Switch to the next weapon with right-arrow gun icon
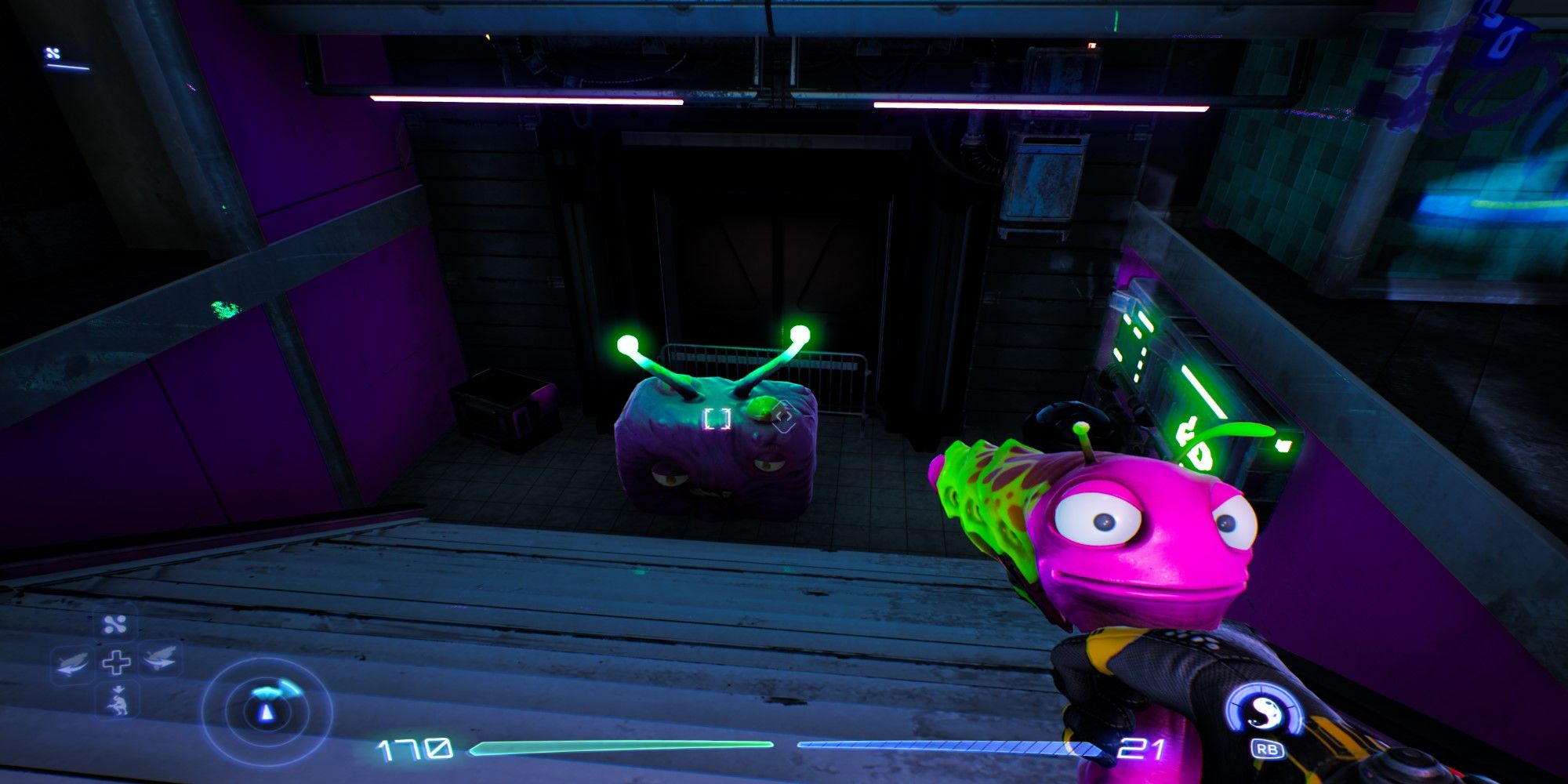 pos(159,659)
